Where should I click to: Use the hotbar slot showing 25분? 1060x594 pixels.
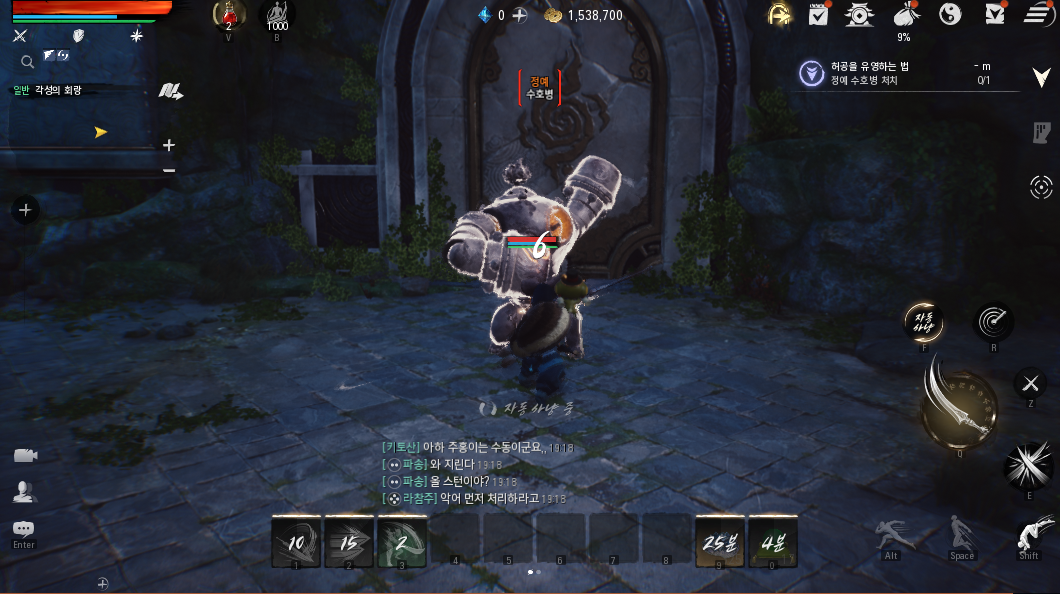[720, 542]
